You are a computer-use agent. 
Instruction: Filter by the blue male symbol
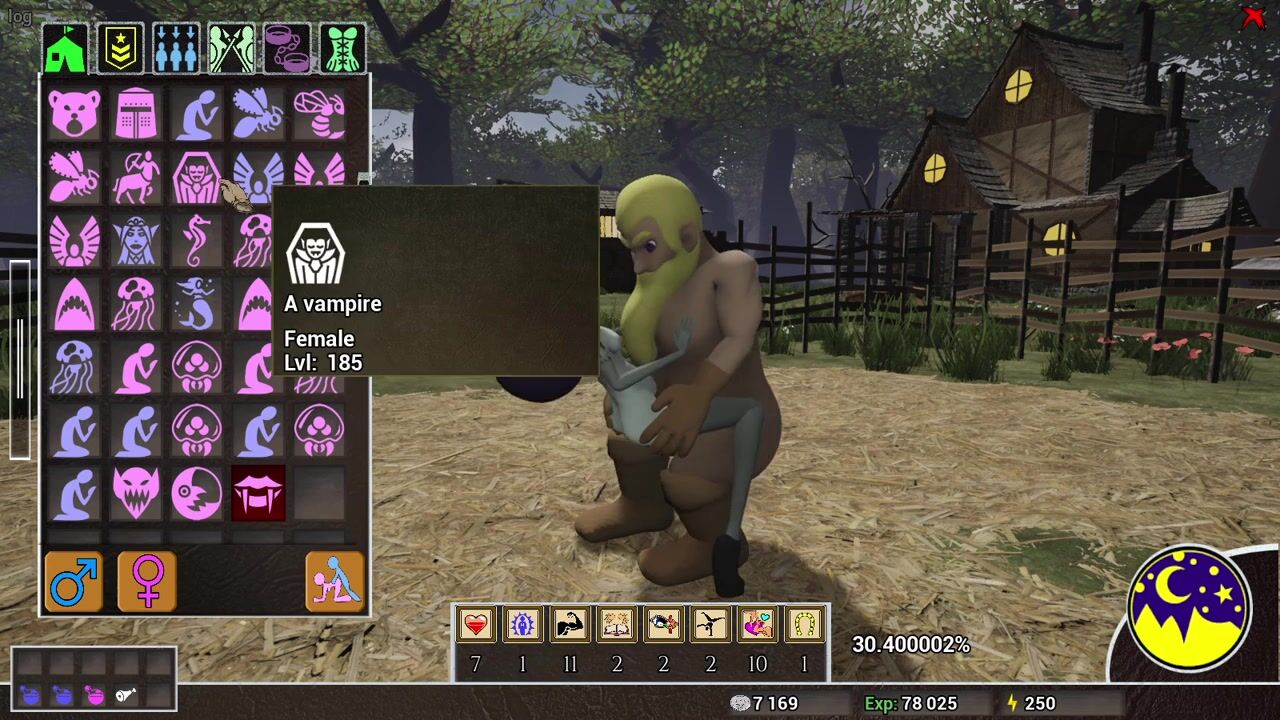(x=74, y=581)
